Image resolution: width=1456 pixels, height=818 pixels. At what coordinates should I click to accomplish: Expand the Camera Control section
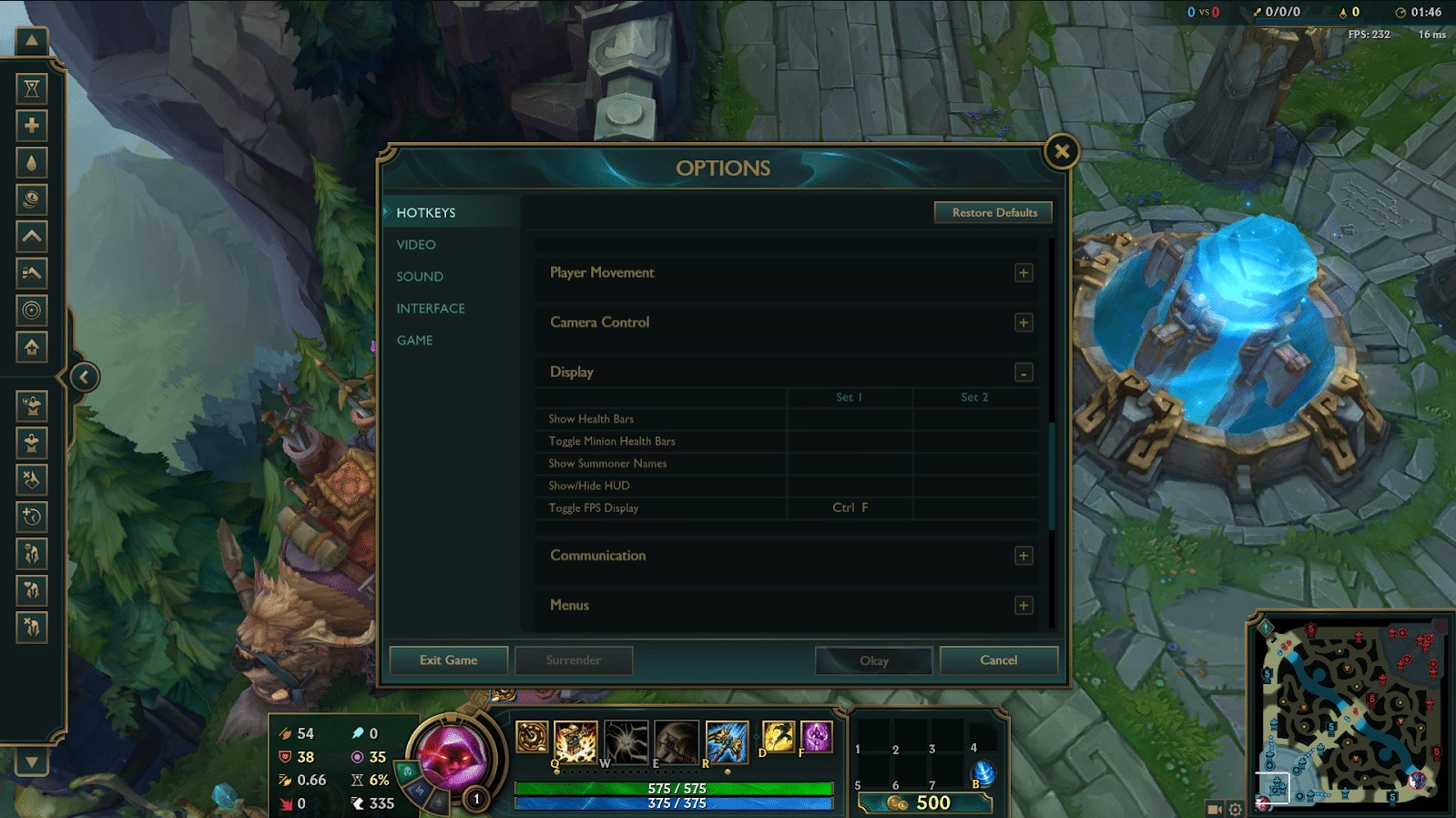coord(1023,322)
